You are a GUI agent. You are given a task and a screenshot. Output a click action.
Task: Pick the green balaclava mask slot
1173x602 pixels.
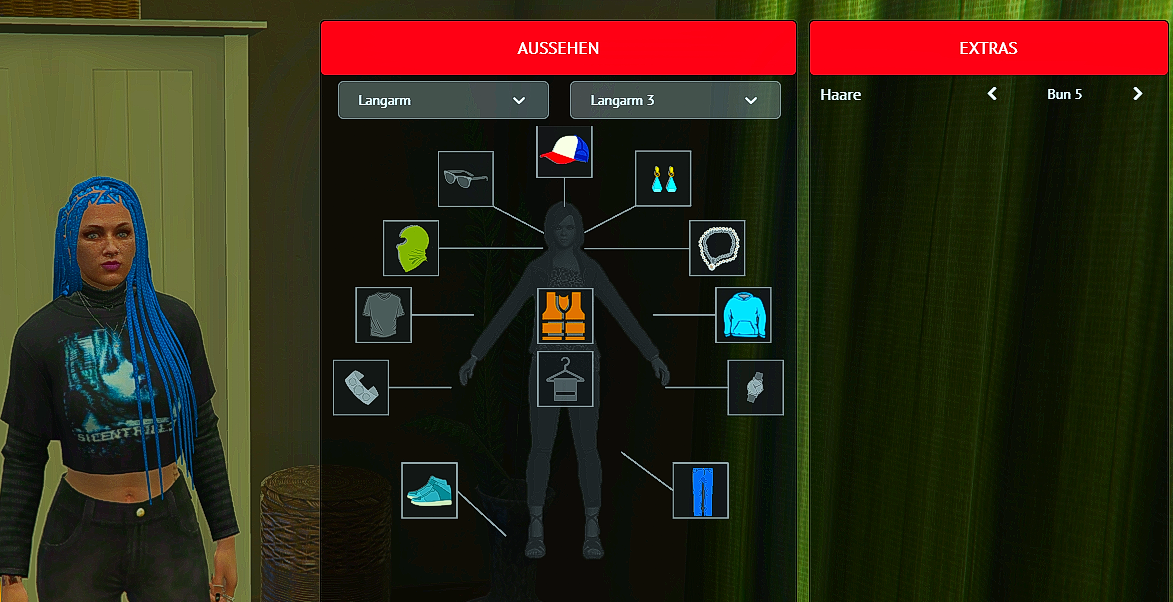(411, 248)
